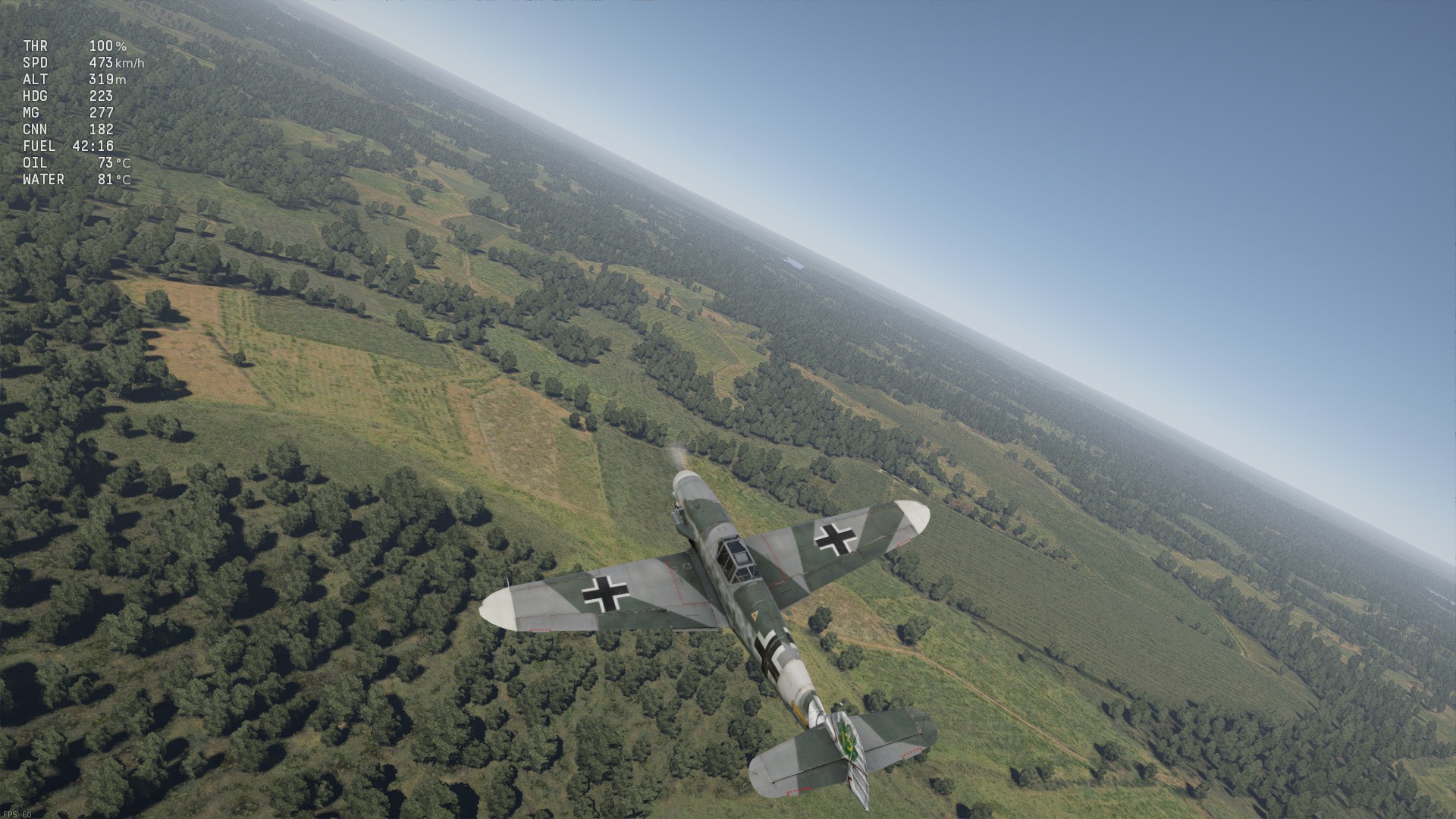Click the THR 100% throttle readout

(76, 45)
